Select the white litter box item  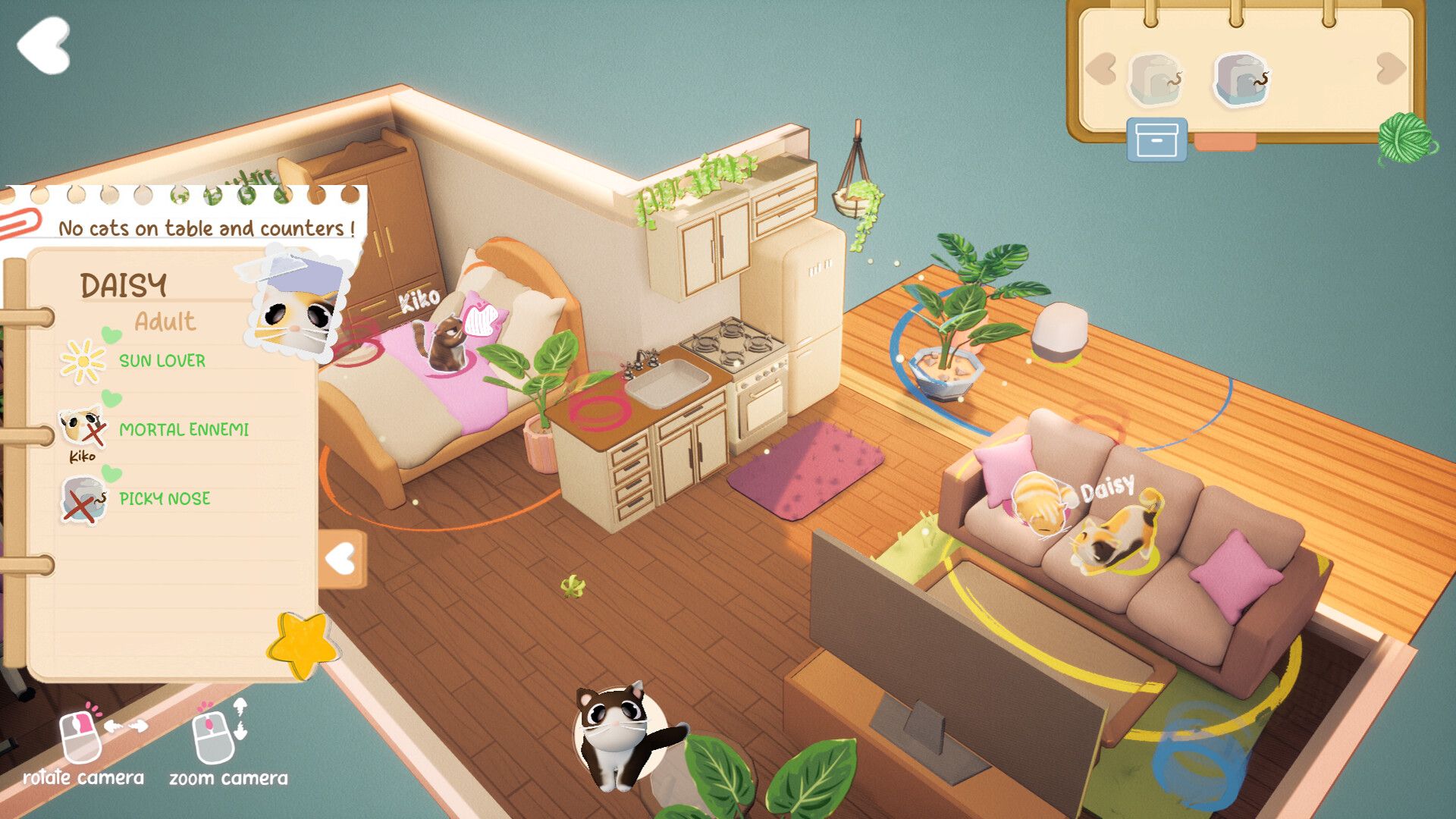[1156, 78]
